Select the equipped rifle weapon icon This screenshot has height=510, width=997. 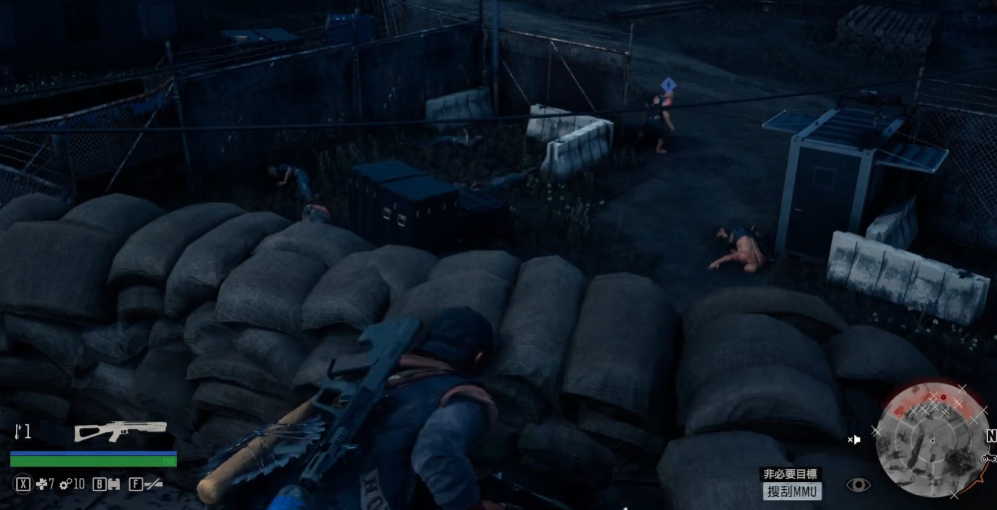tap(120, 431)
